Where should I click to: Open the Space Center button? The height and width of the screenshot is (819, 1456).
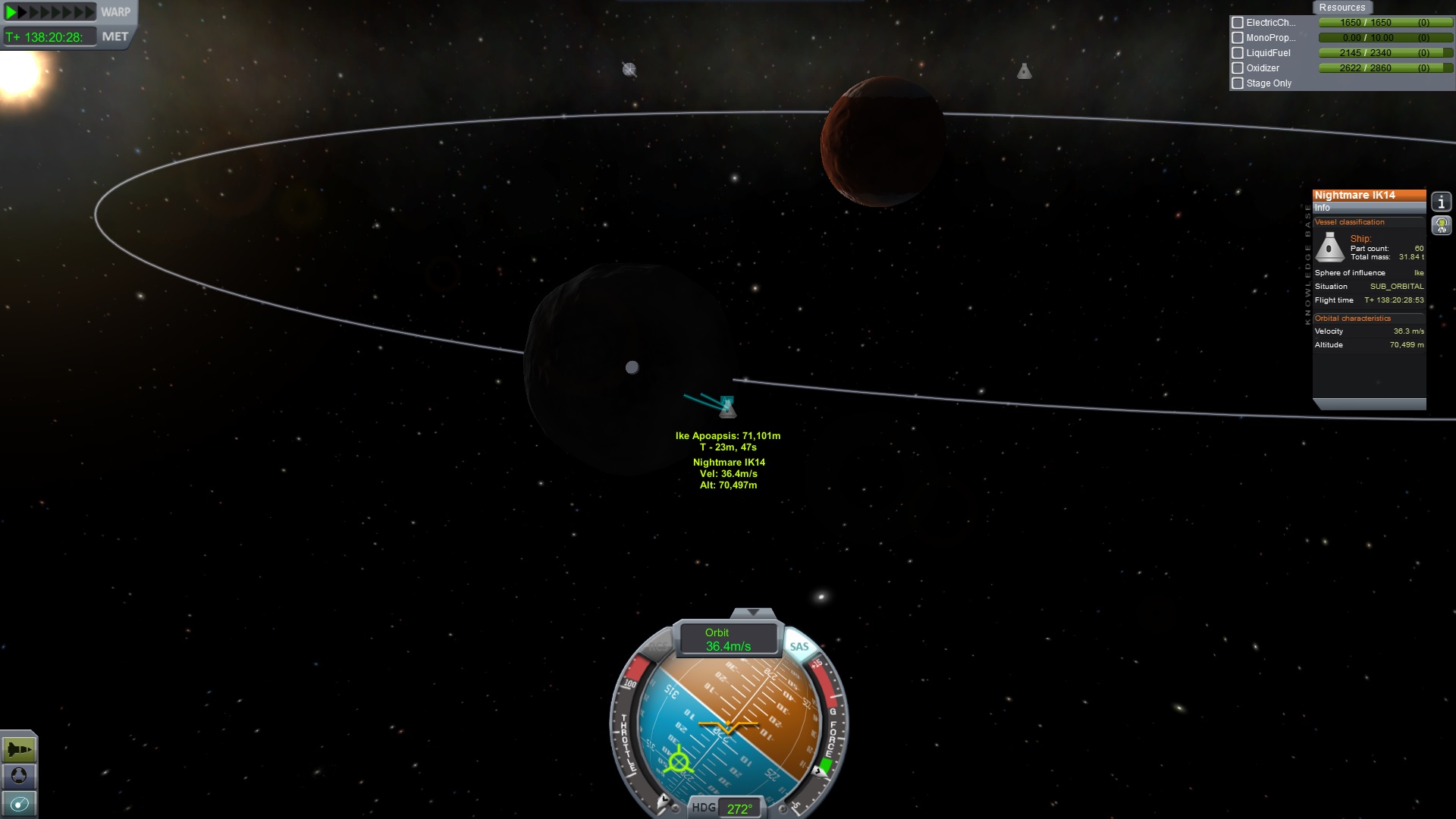click(19, 776)
